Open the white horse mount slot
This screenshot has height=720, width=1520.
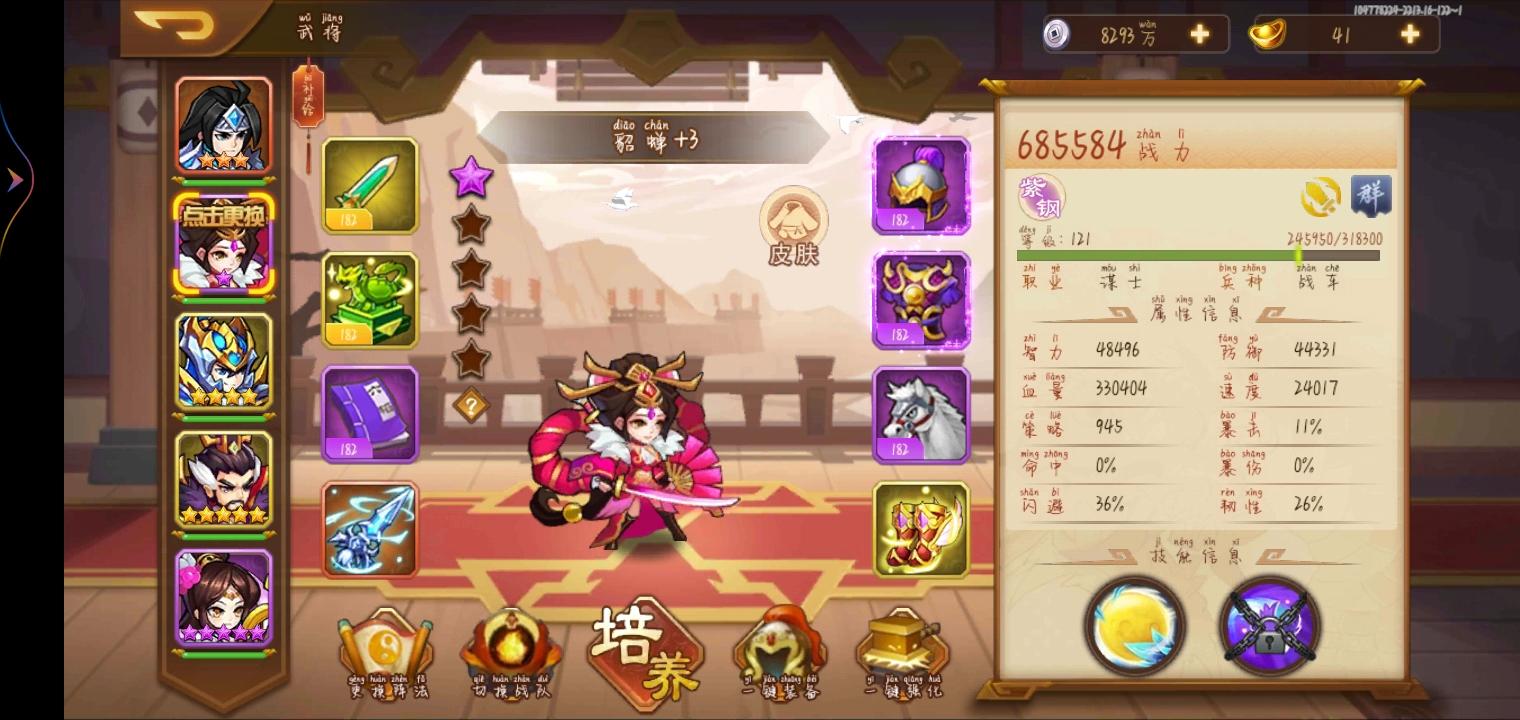pos(919,412)
